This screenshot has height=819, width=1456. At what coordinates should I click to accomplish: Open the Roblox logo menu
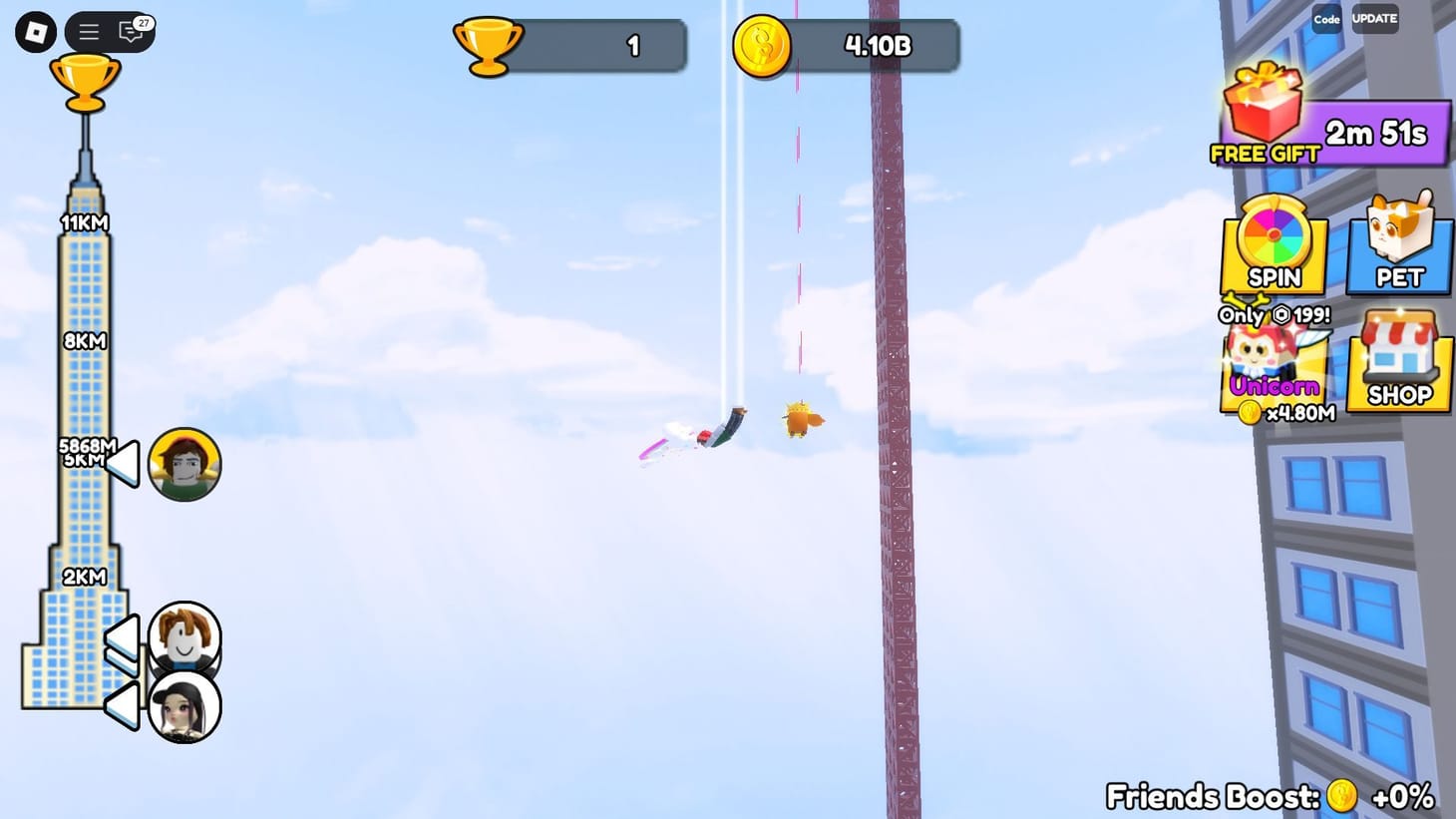pos(37,31)
